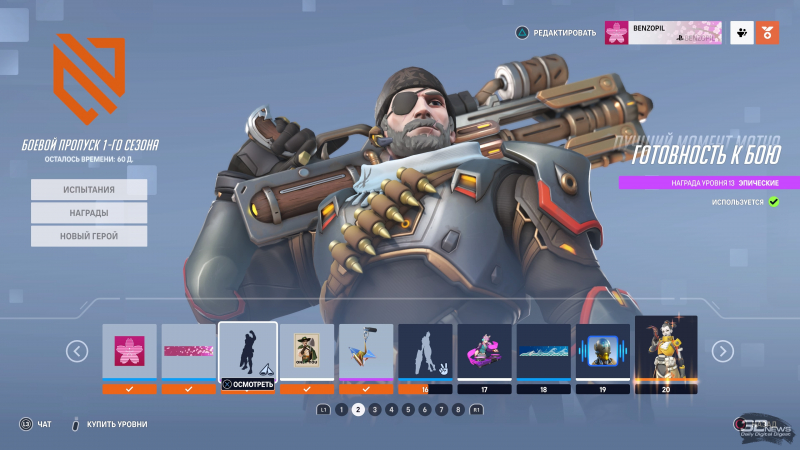Select the pink cherry blossom icon reward
800x450 pixels.
tap(129, 352)
